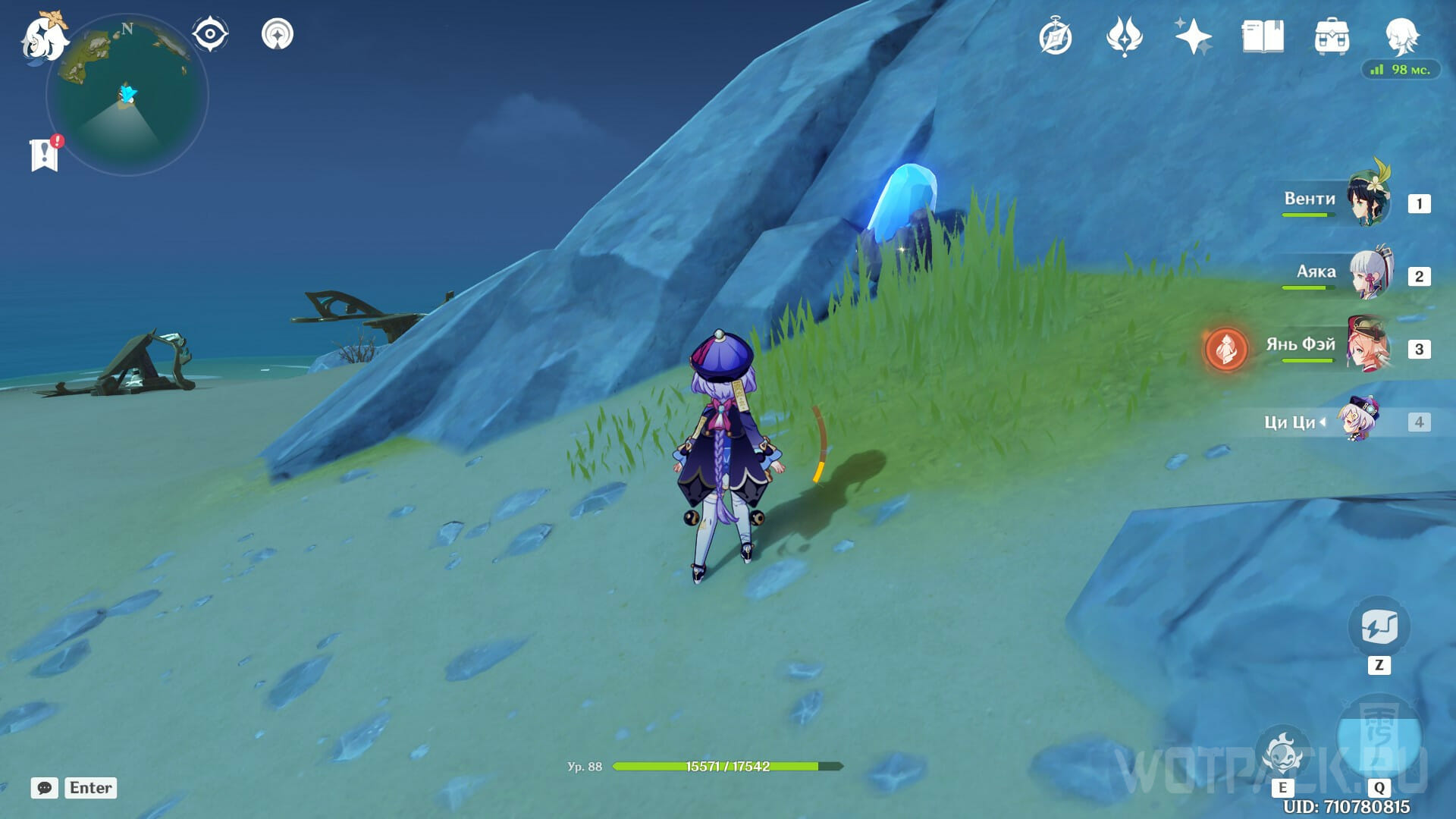Open the circular minimap
The height and width of the screenshot is (819, 1456).
127,96
